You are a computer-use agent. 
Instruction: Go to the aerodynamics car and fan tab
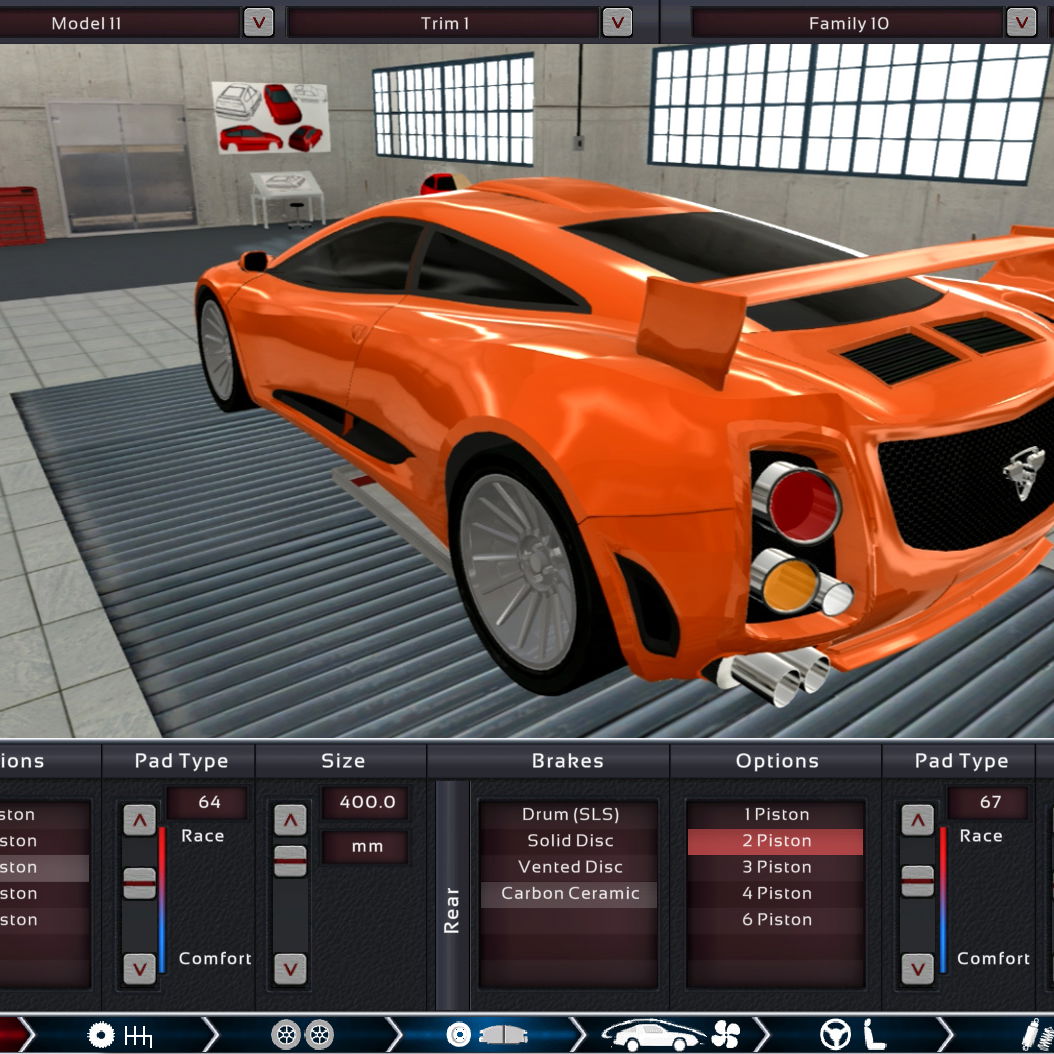click(670, 1034)
